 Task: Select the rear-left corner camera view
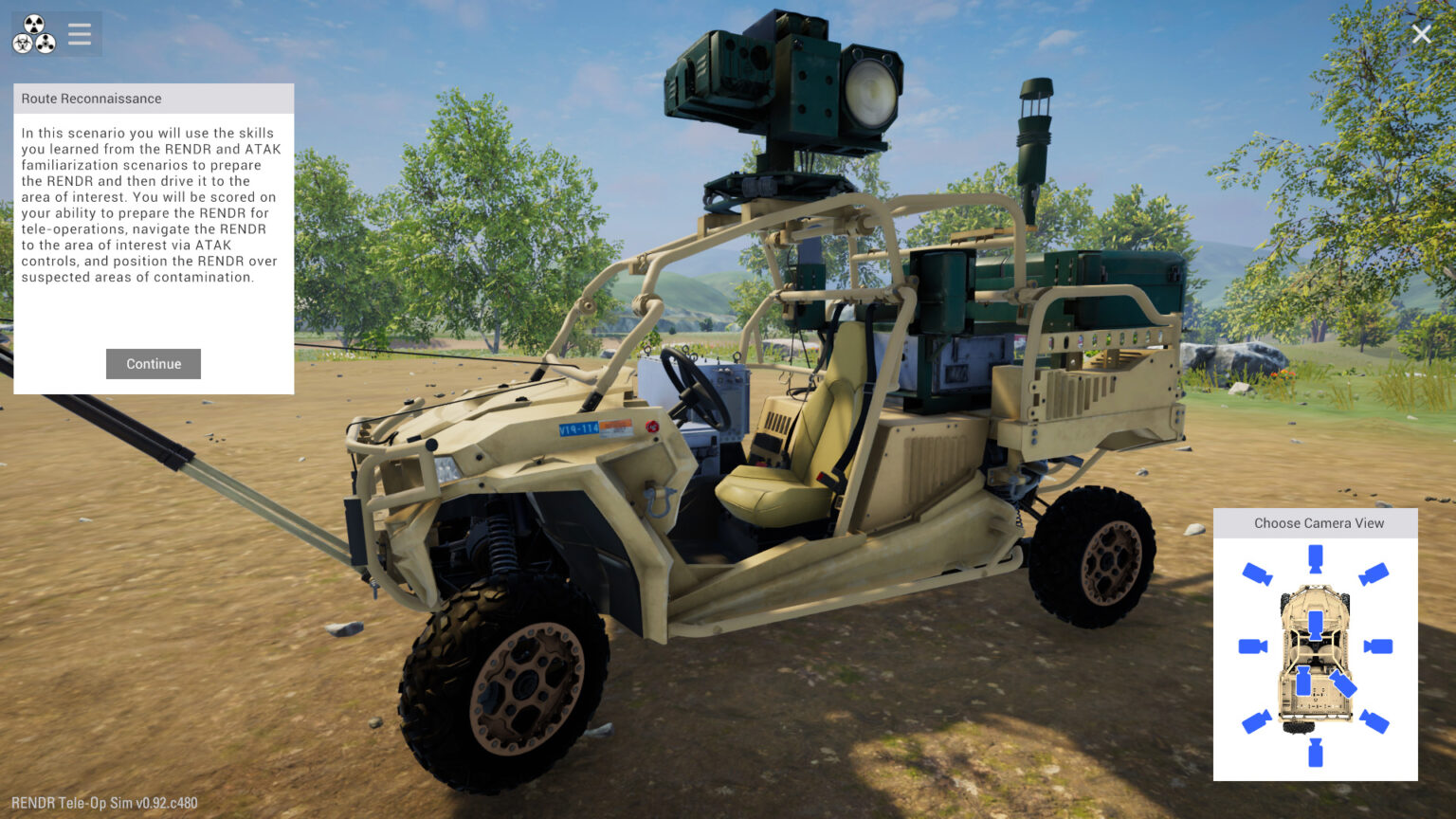coord(1258,719)
